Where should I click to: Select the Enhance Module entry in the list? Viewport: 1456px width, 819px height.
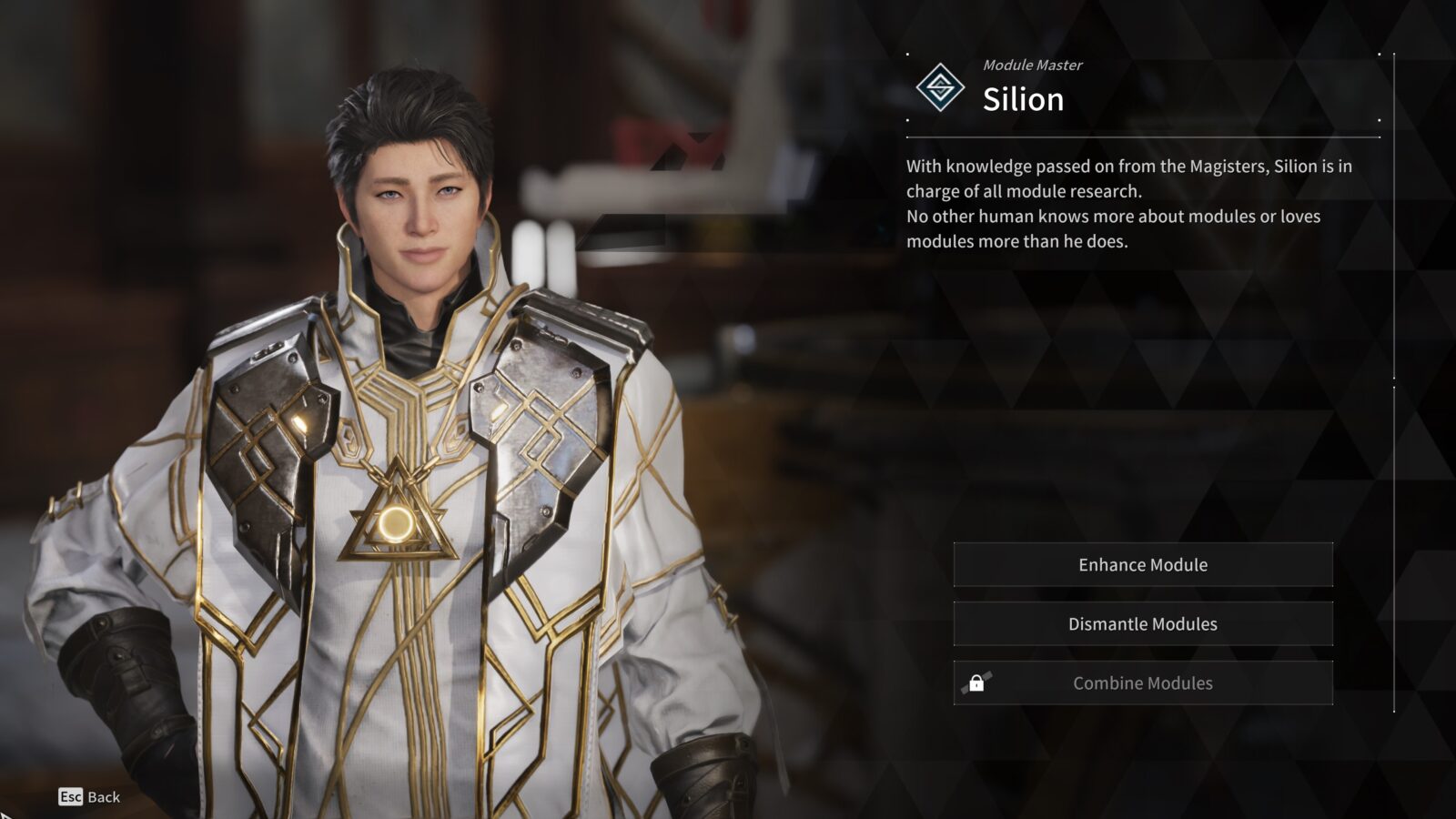pos(1143,564)
